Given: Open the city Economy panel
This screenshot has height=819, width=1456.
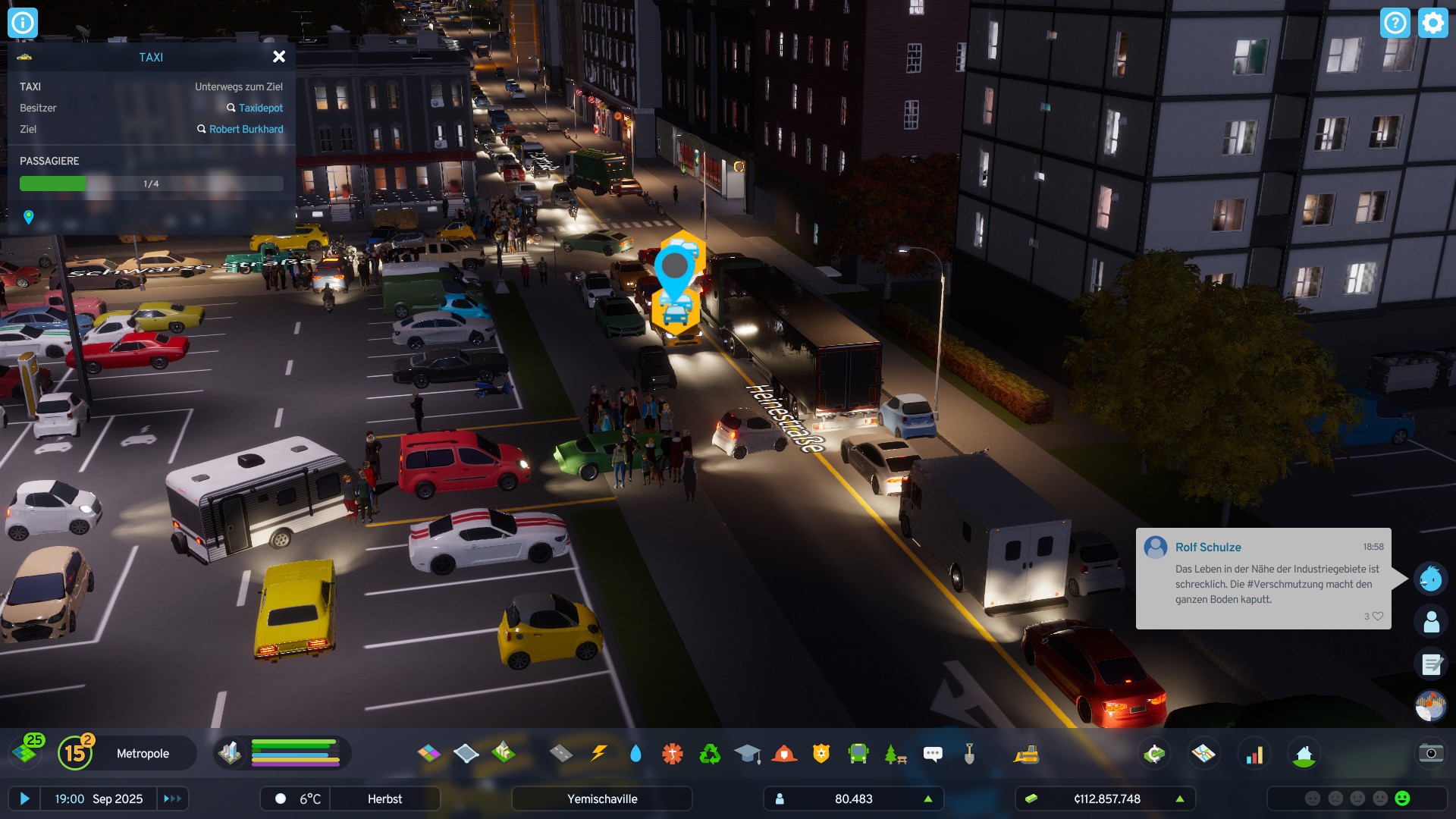Looking at the screenshot, I should click(1154, 753).
